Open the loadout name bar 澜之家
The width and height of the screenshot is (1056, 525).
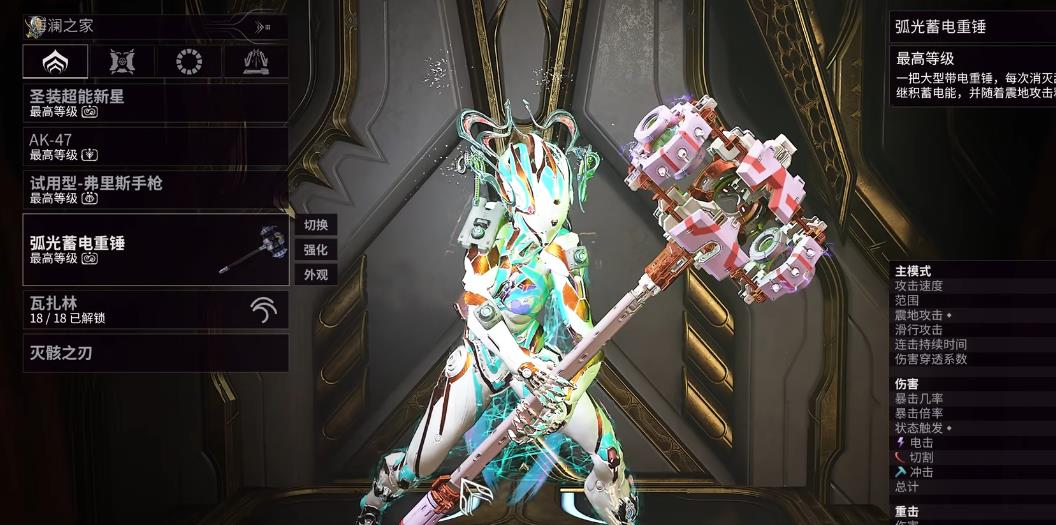156,27
